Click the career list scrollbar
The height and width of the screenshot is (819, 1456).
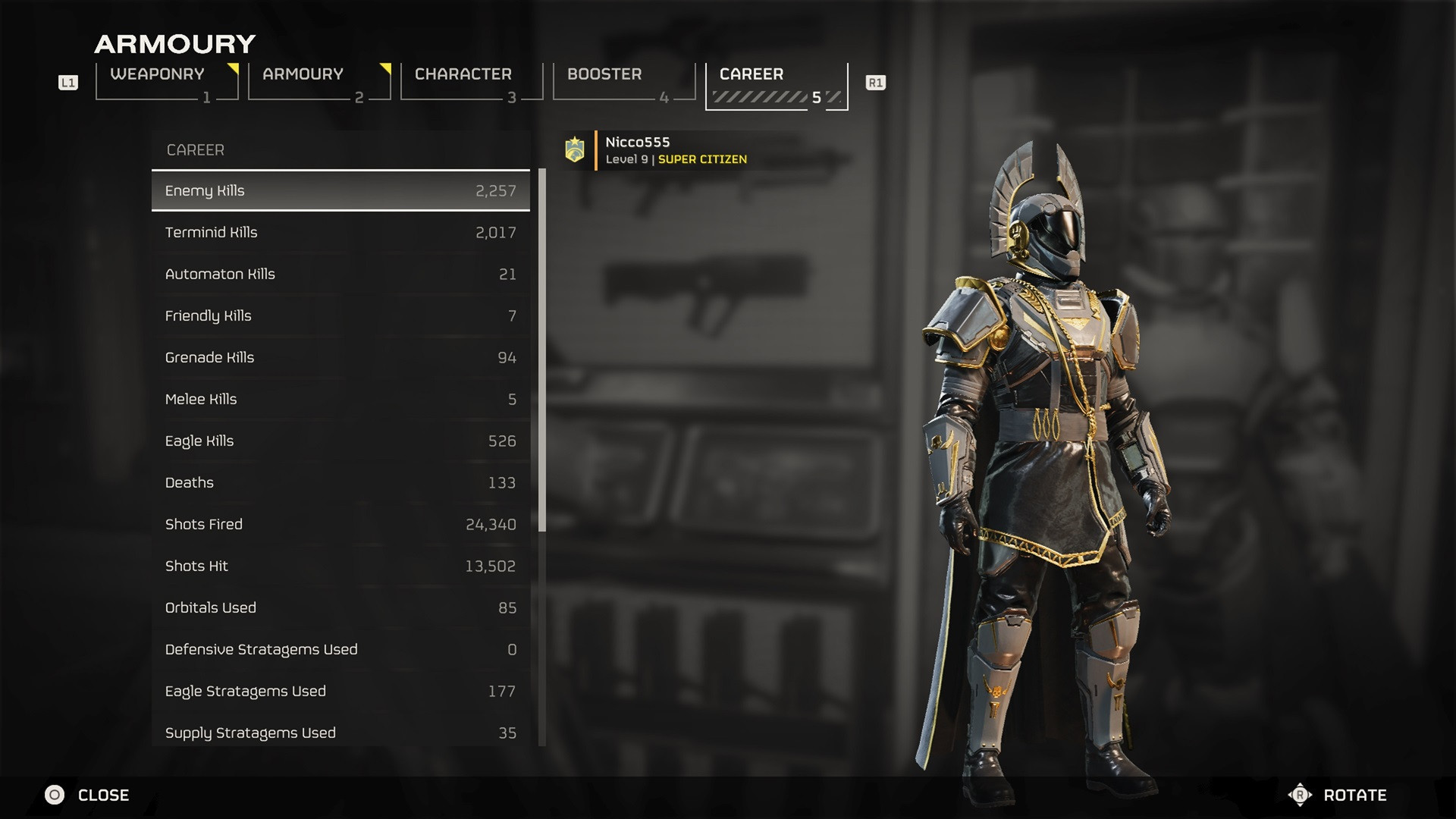coord(542,349)
